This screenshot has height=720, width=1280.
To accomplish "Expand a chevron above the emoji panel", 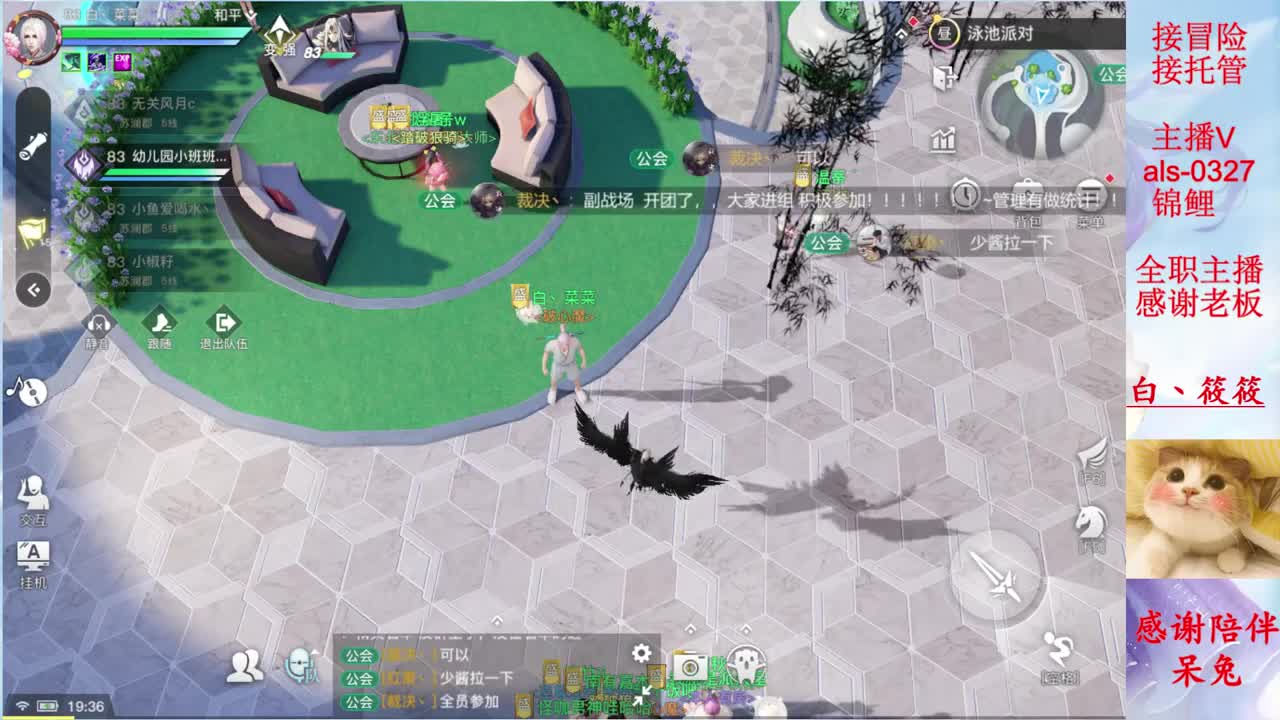I will [x=745, y=629].
